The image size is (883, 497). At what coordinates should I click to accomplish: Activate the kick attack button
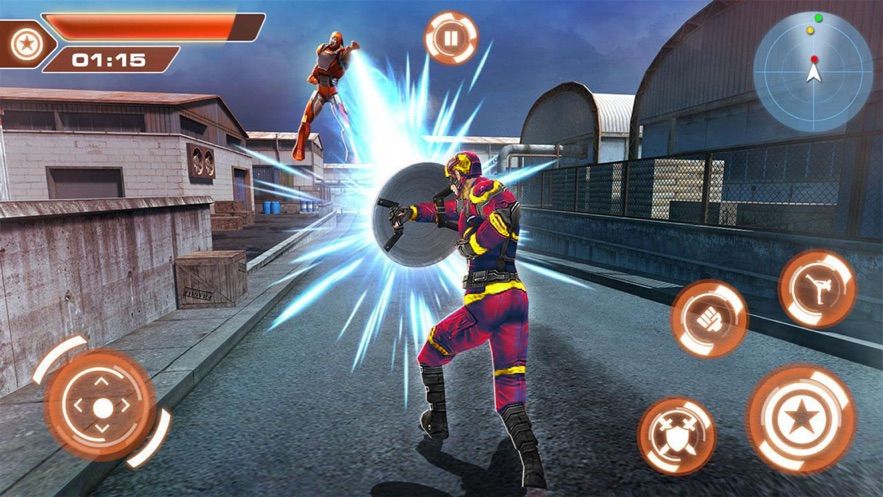[817, 289]
